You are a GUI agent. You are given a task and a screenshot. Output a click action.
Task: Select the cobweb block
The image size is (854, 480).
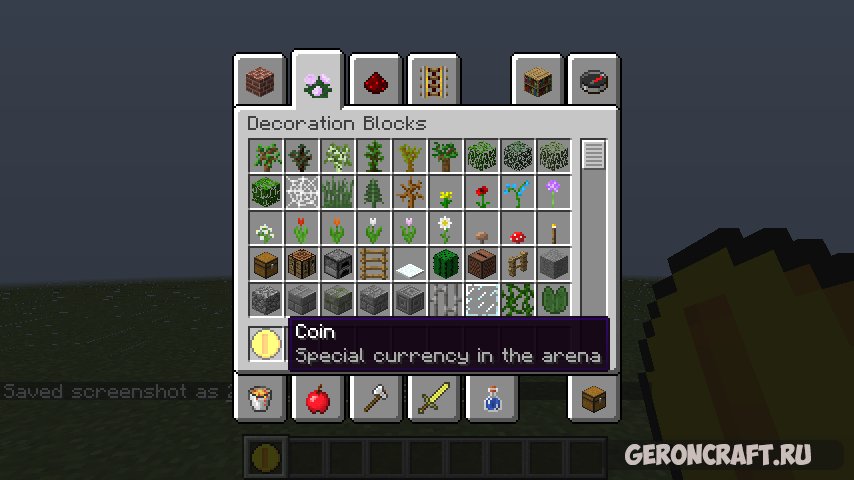[x=301, y=191]
